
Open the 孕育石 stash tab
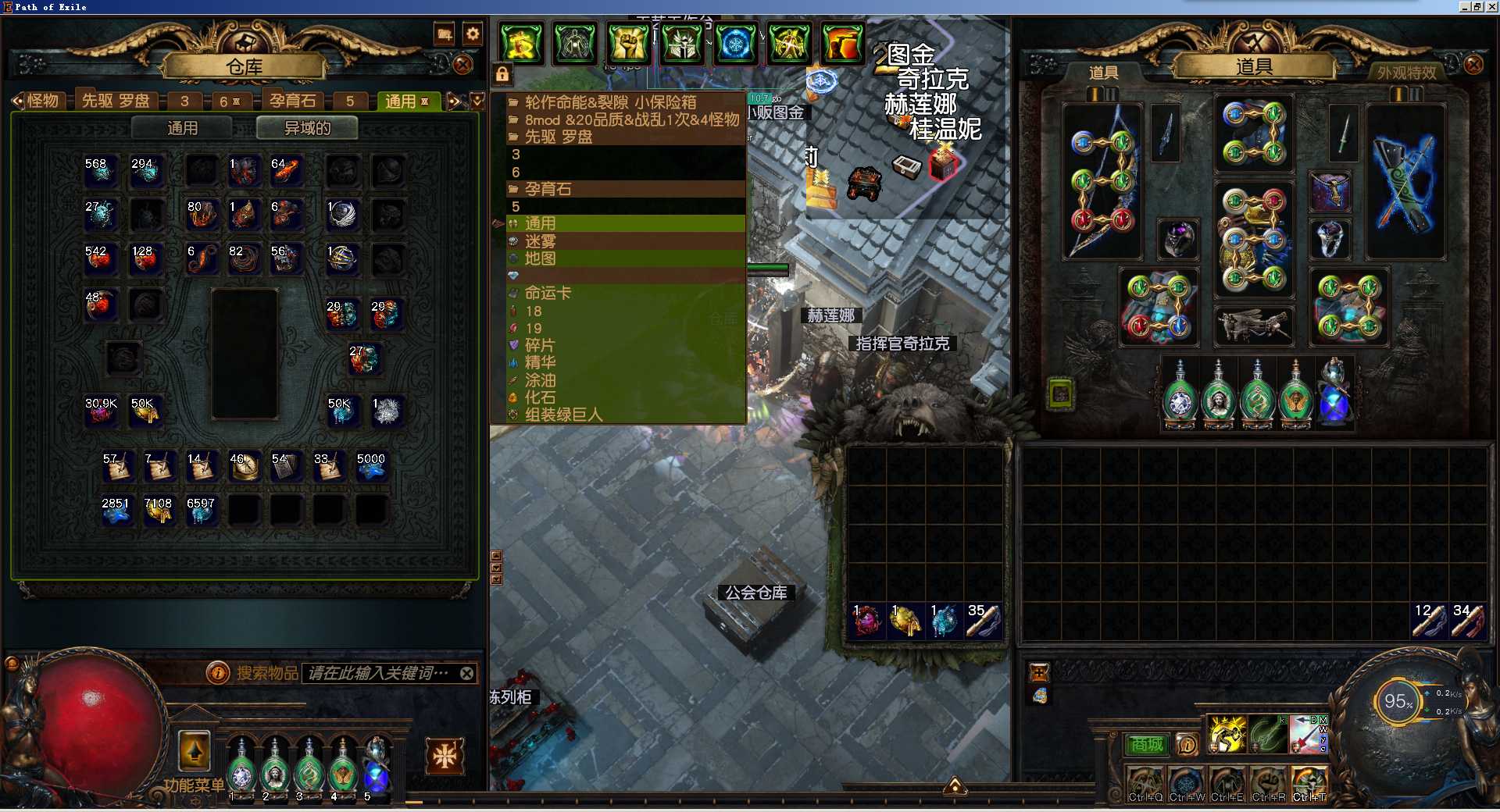pyautogui.click(x=292, y=101)
